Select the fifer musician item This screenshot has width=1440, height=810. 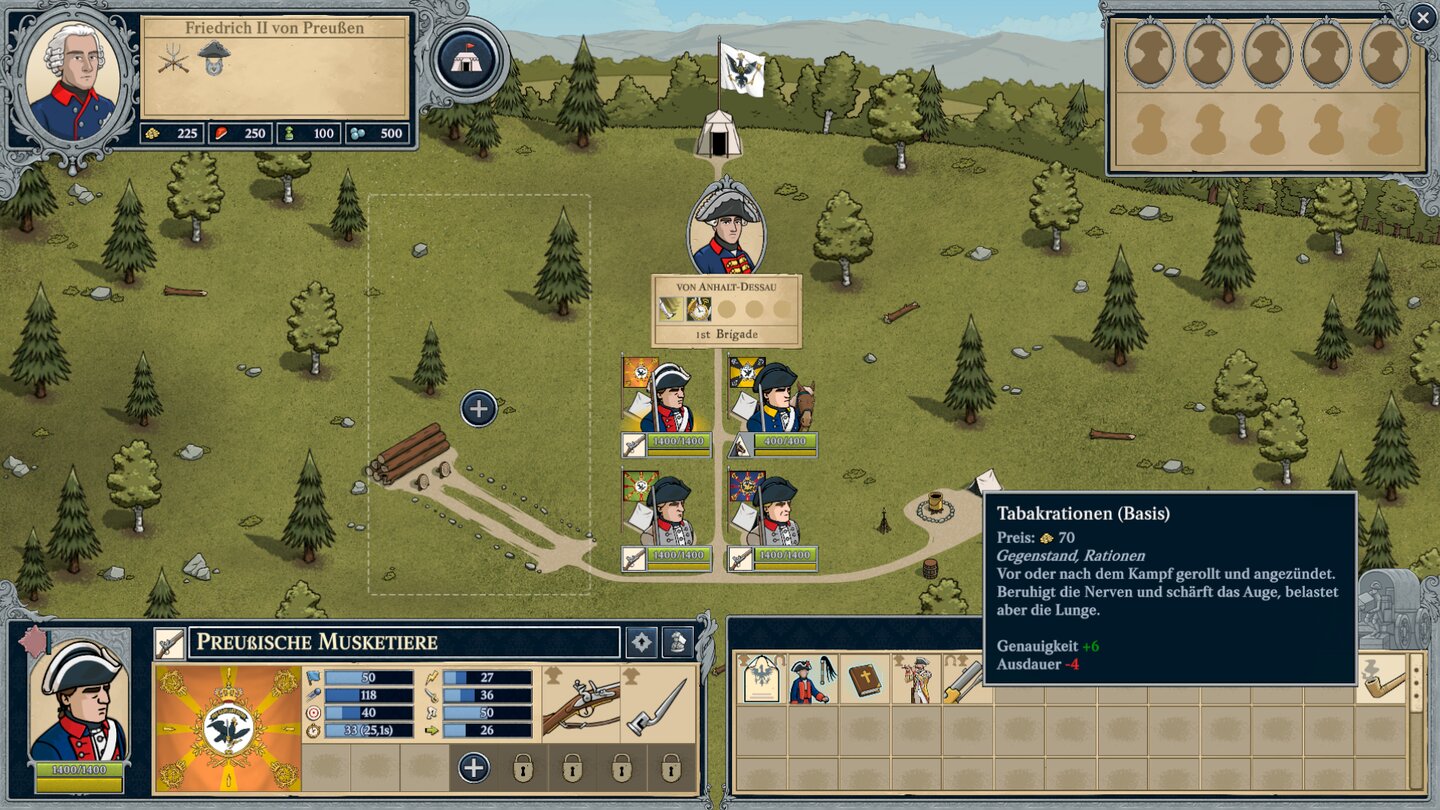[916, 679]
